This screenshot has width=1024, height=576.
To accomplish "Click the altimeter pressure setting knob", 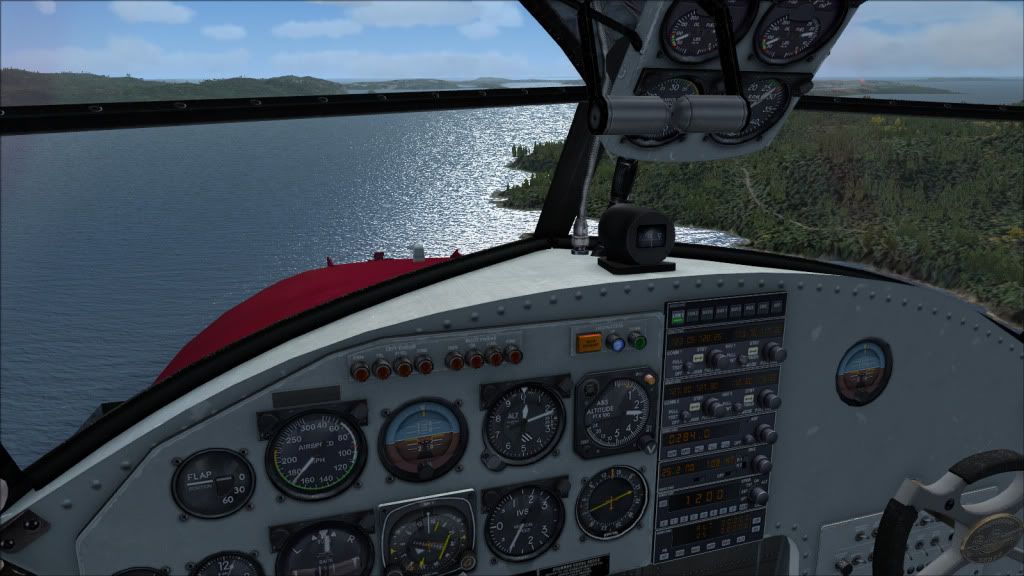I will pyautogui.click(x=494, y=461).
